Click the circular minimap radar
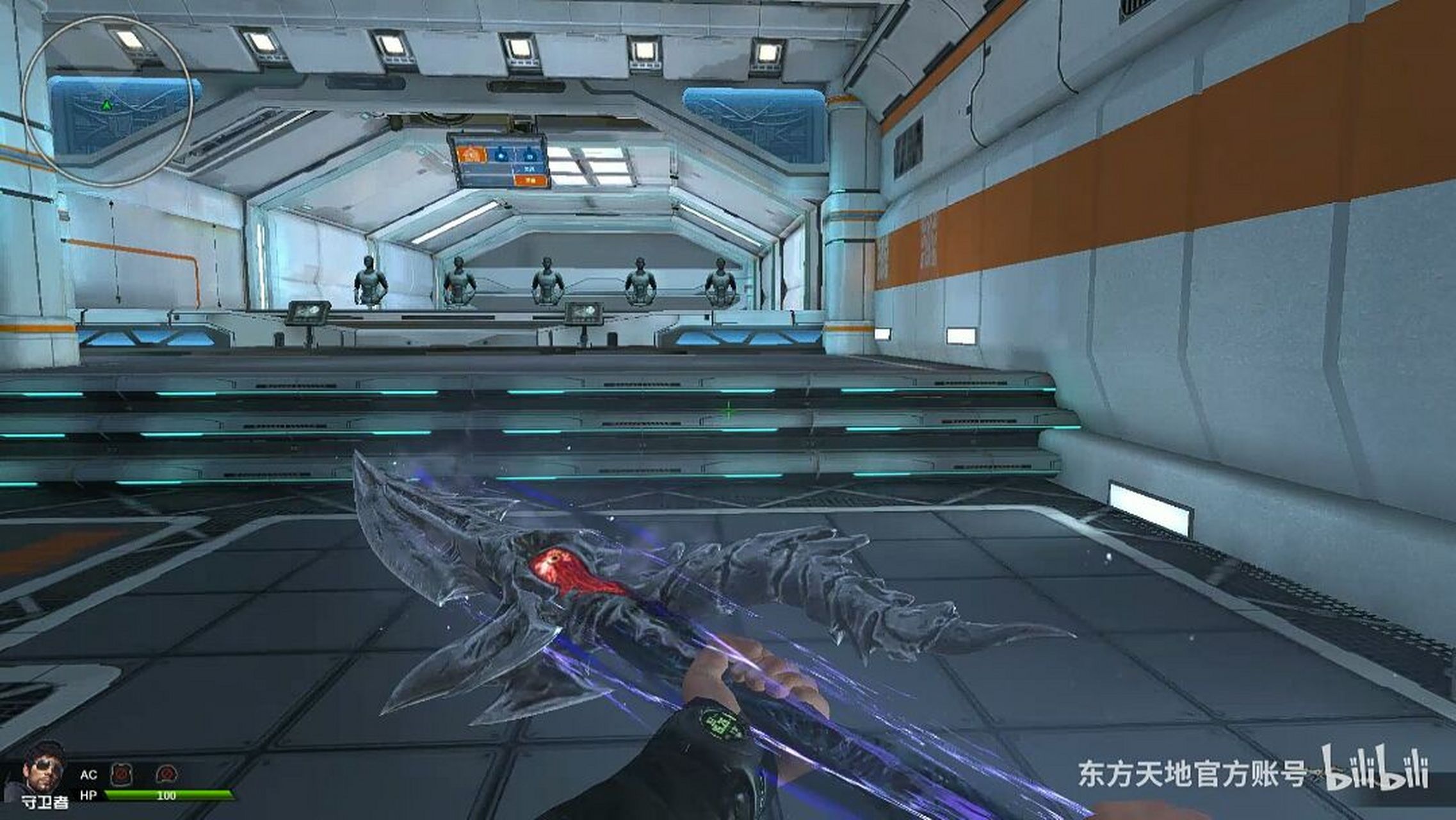This screenshot has width=1456, height=820. (x=107, y=101)
